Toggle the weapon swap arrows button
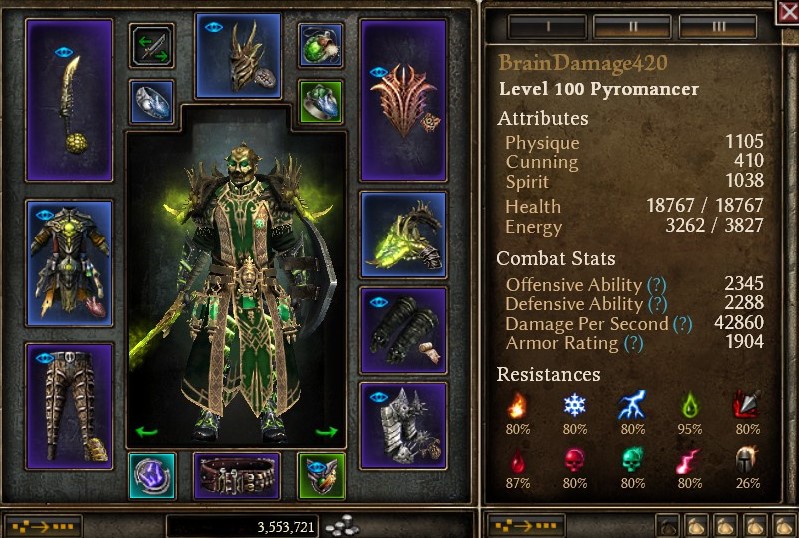 pos(152,46)
